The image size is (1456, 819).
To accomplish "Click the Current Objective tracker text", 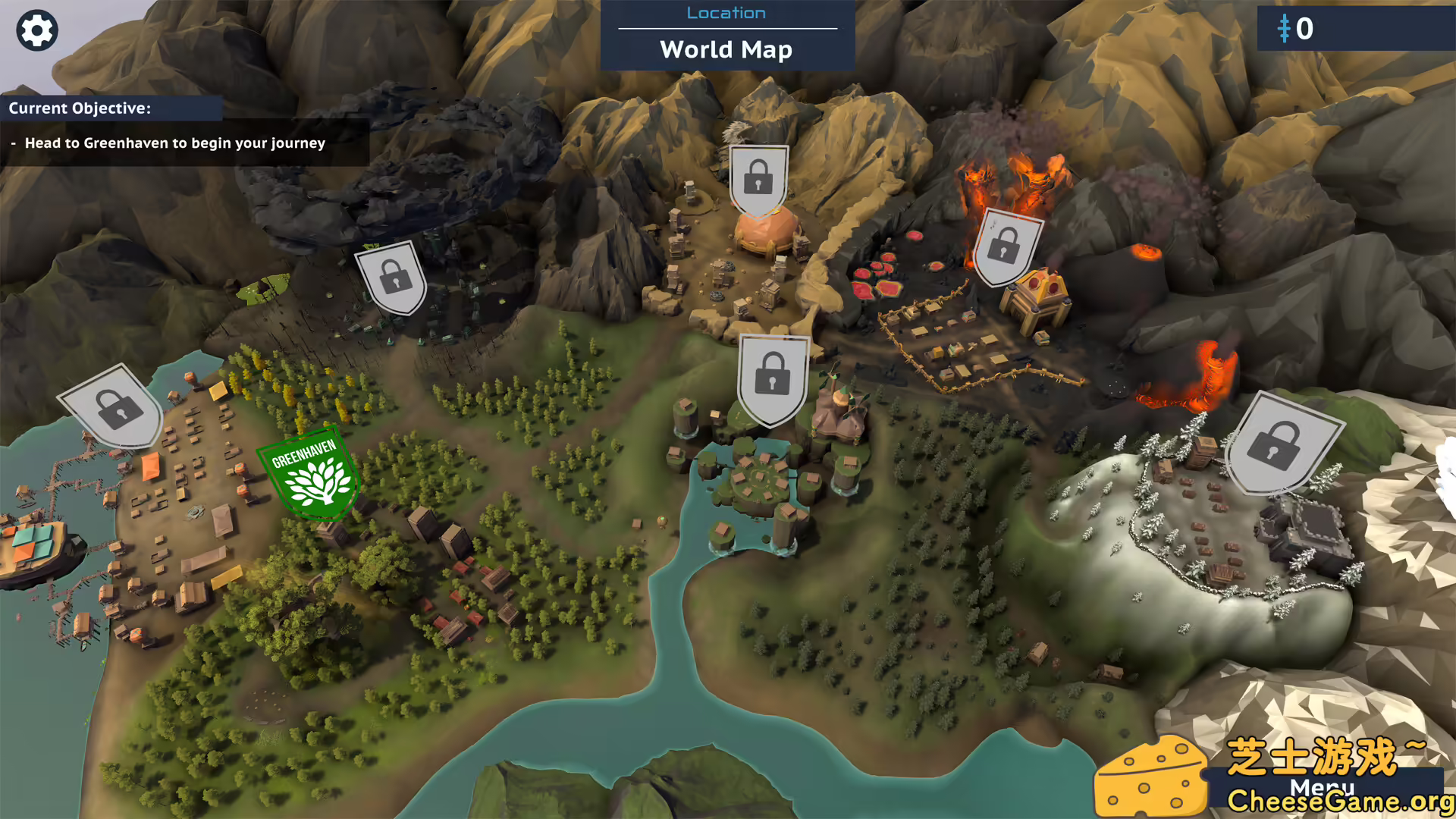I will pyautogui.click(x=174, y=143).
